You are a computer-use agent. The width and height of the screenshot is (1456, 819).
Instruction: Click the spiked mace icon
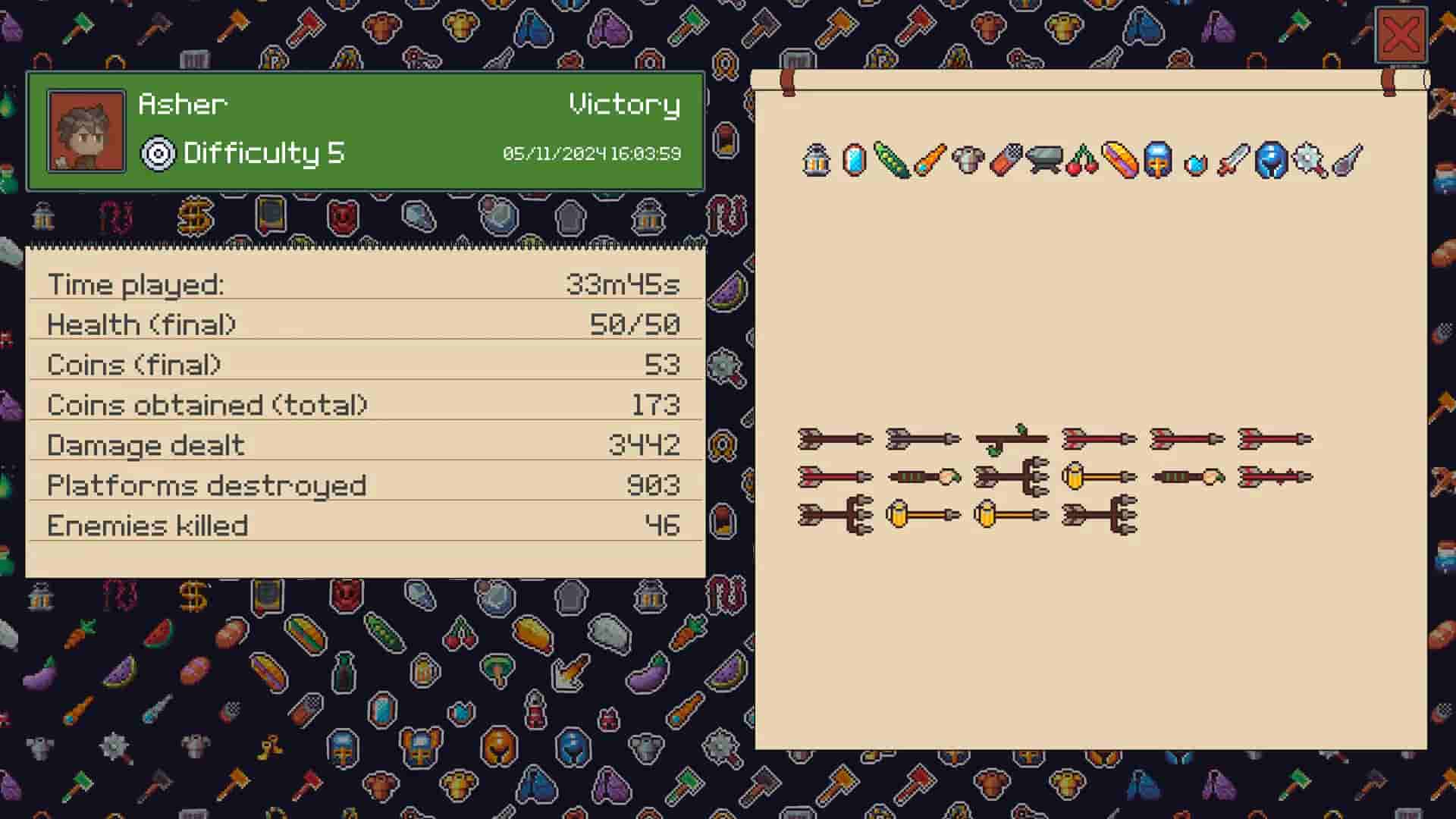click(1310, 159)
